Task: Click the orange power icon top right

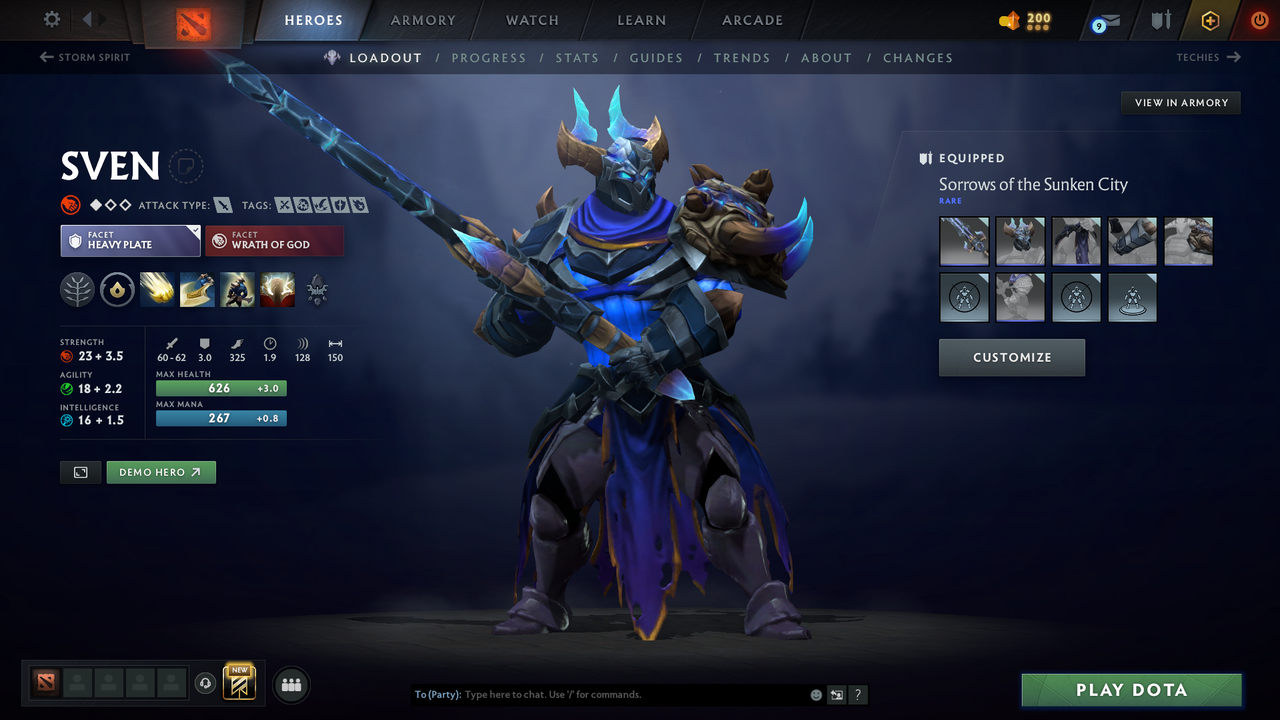Action: 1259,20
